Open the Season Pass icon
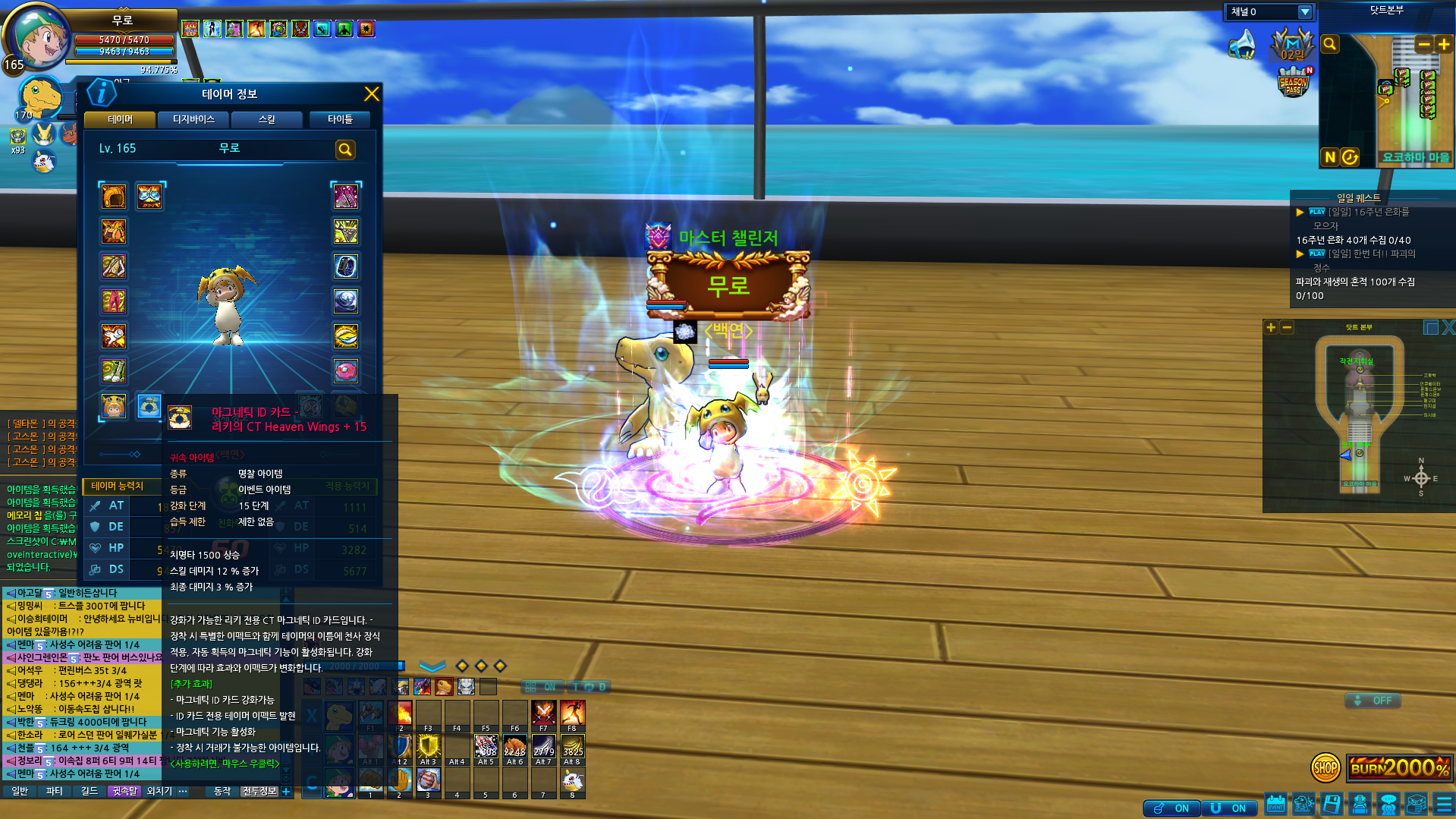 (x=1294, y=82)
